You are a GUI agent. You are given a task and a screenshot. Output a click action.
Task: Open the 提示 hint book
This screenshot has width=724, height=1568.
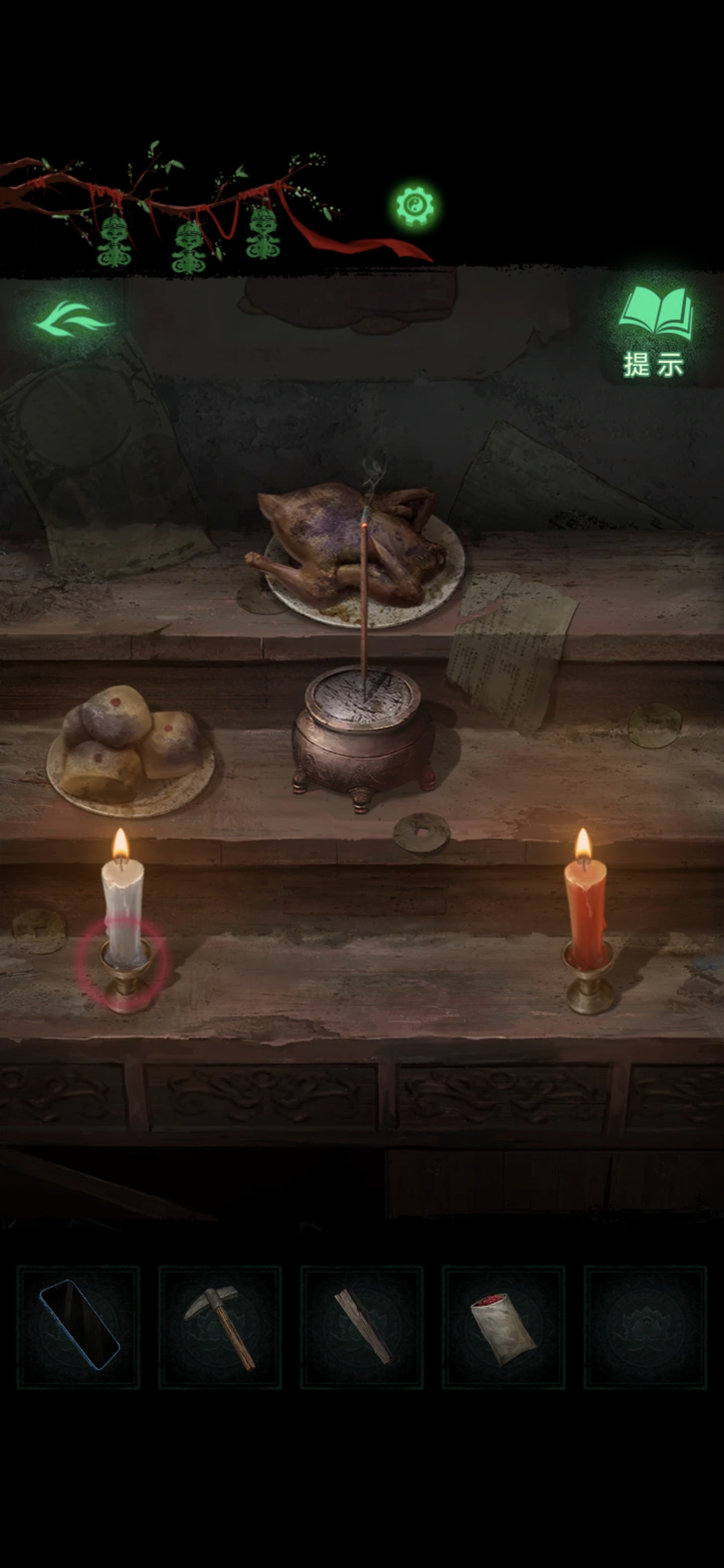click(654, 331)
